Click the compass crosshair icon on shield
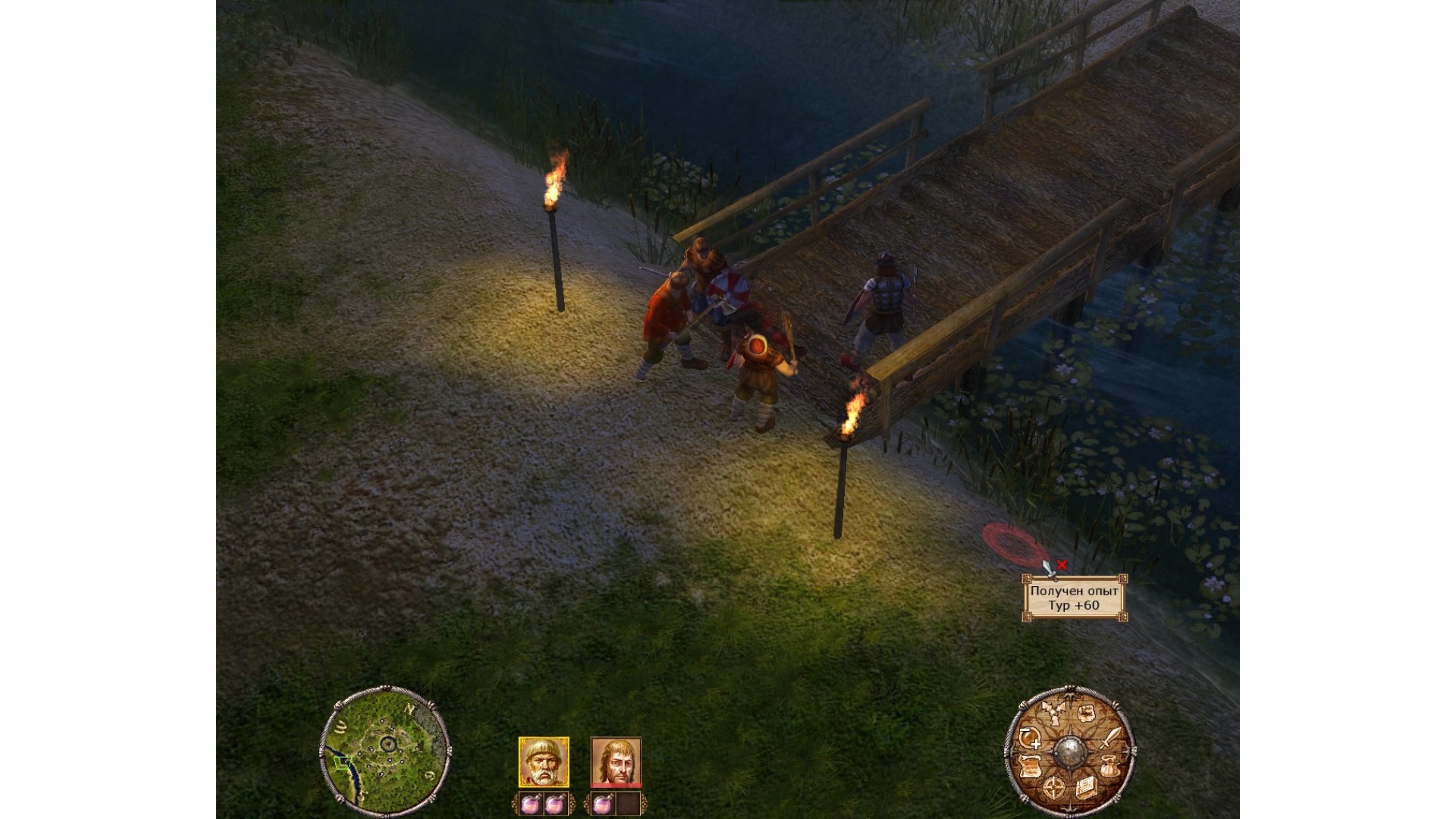The height and width of the screenshot is (819, 1456). [x=1054, y=787]
